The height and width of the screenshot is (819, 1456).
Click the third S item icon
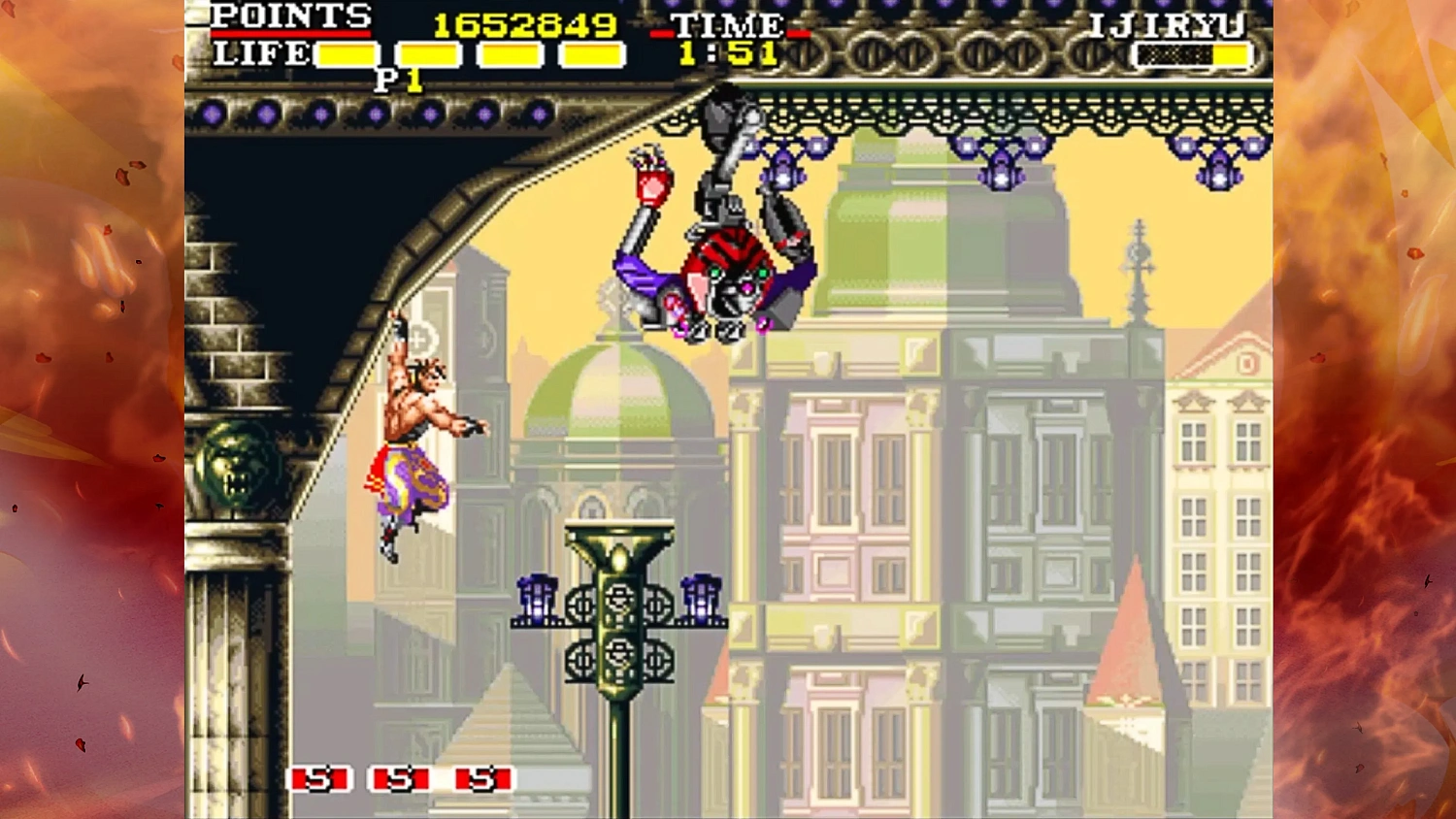point(484,777)
